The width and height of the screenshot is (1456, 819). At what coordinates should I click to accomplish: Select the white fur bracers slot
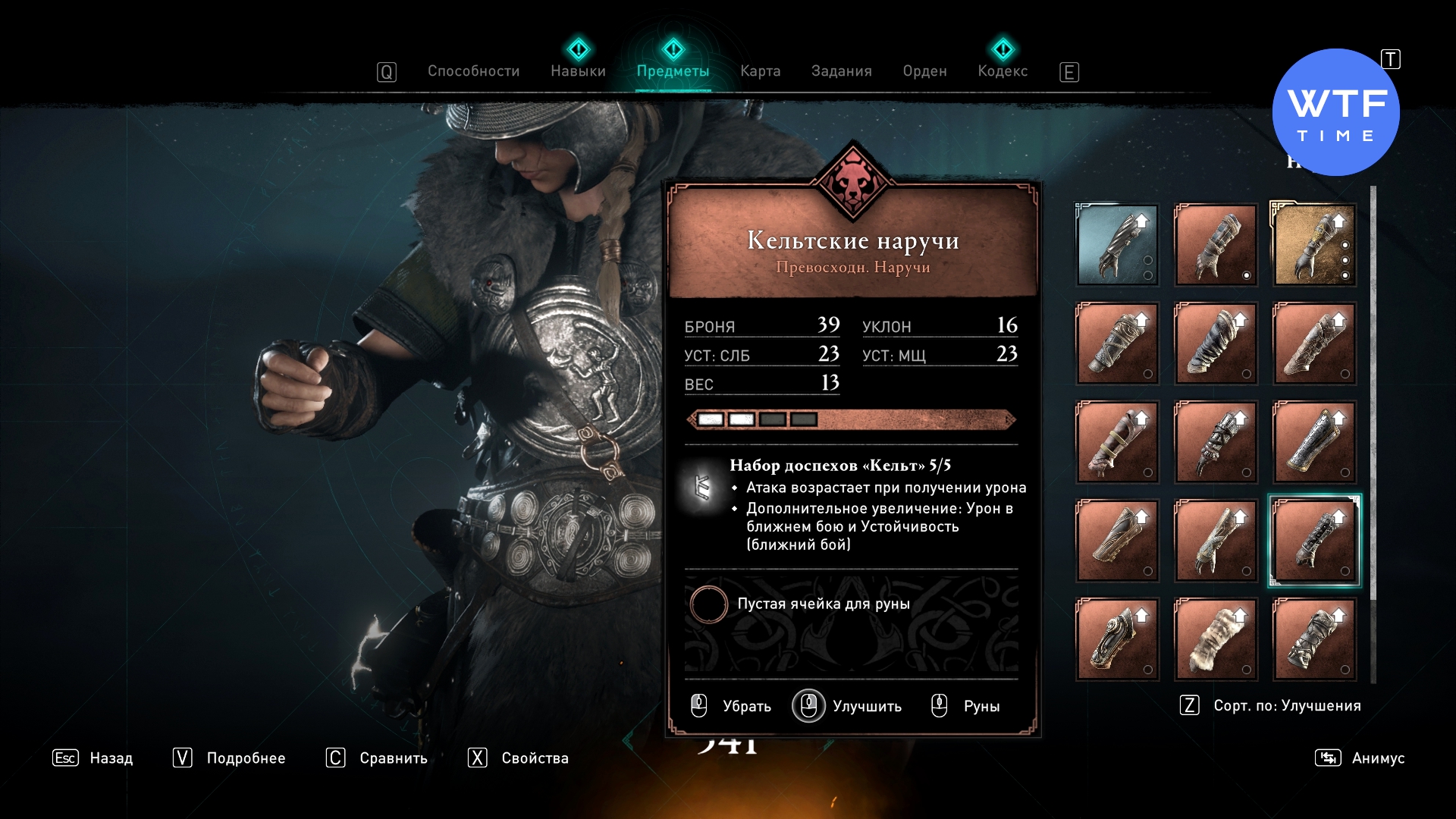(x=1216, y=639)
